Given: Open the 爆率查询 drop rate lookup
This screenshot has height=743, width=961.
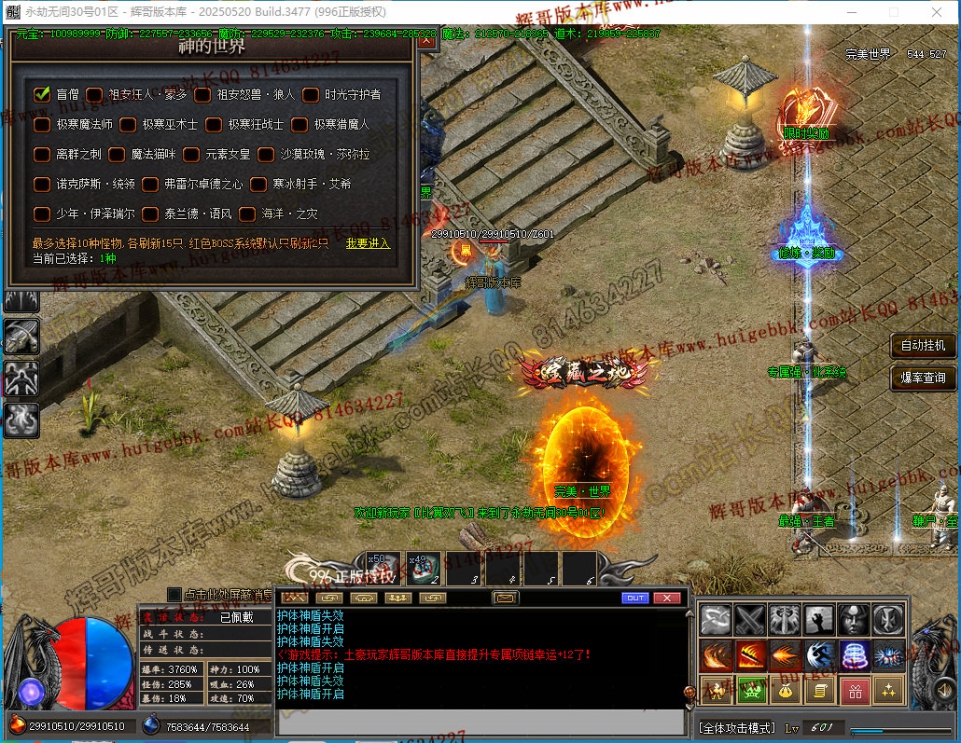Looking at the screenshot, I should point(924,378).
